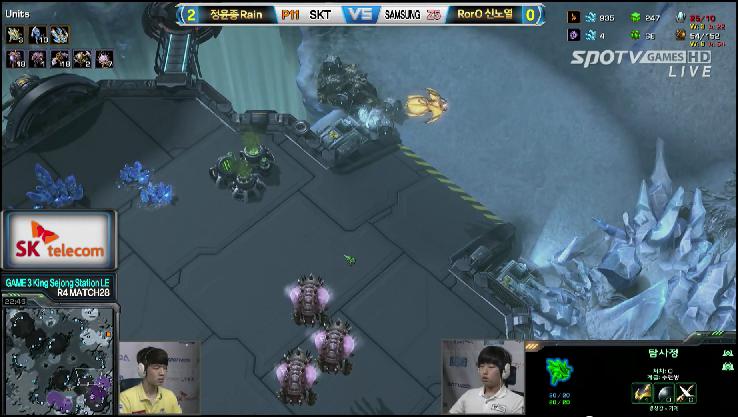738x417 pixels.
Task: Choose the Zerg unit icon showing count 2
Action: 83,59
